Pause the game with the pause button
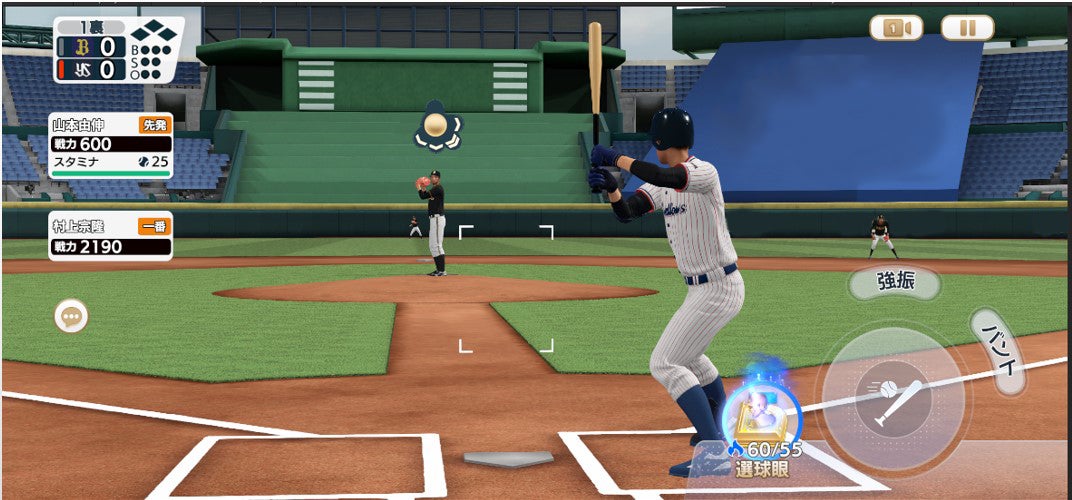 [x=967, y=28]
